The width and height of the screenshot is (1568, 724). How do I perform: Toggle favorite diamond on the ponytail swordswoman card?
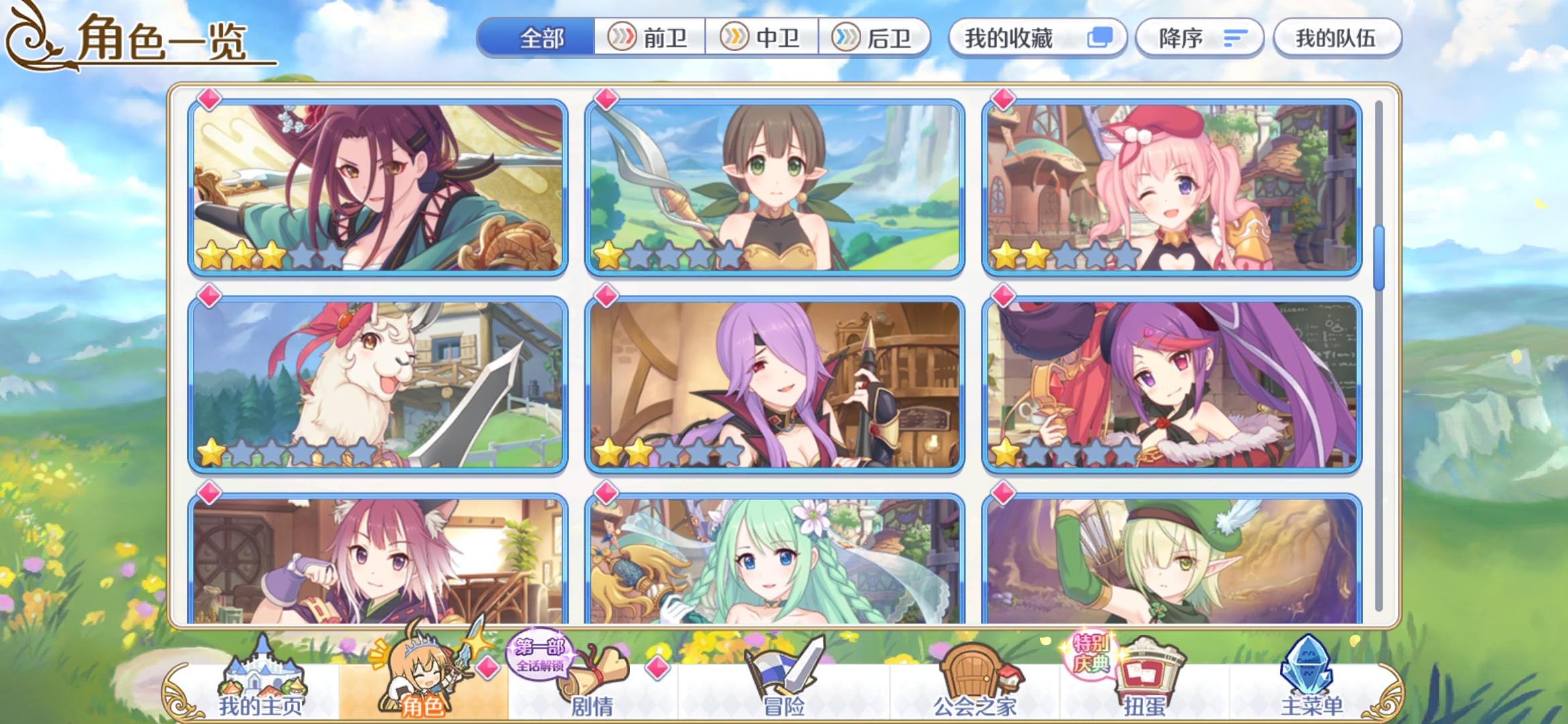[x=208, y=99]
